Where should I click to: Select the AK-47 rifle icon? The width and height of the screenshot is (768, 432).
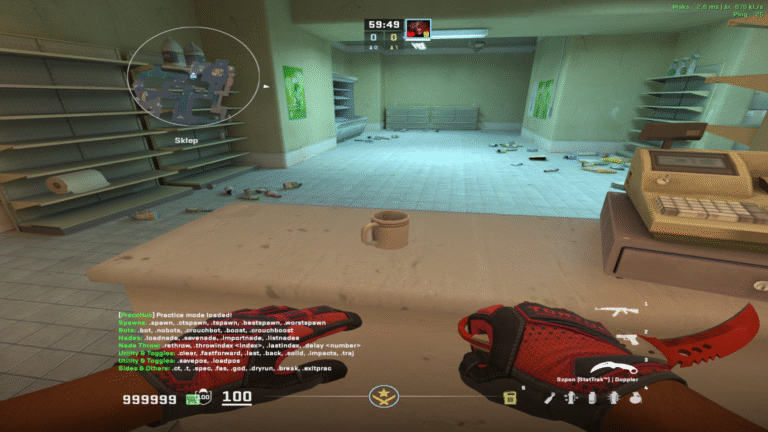[x=617, y=311]
